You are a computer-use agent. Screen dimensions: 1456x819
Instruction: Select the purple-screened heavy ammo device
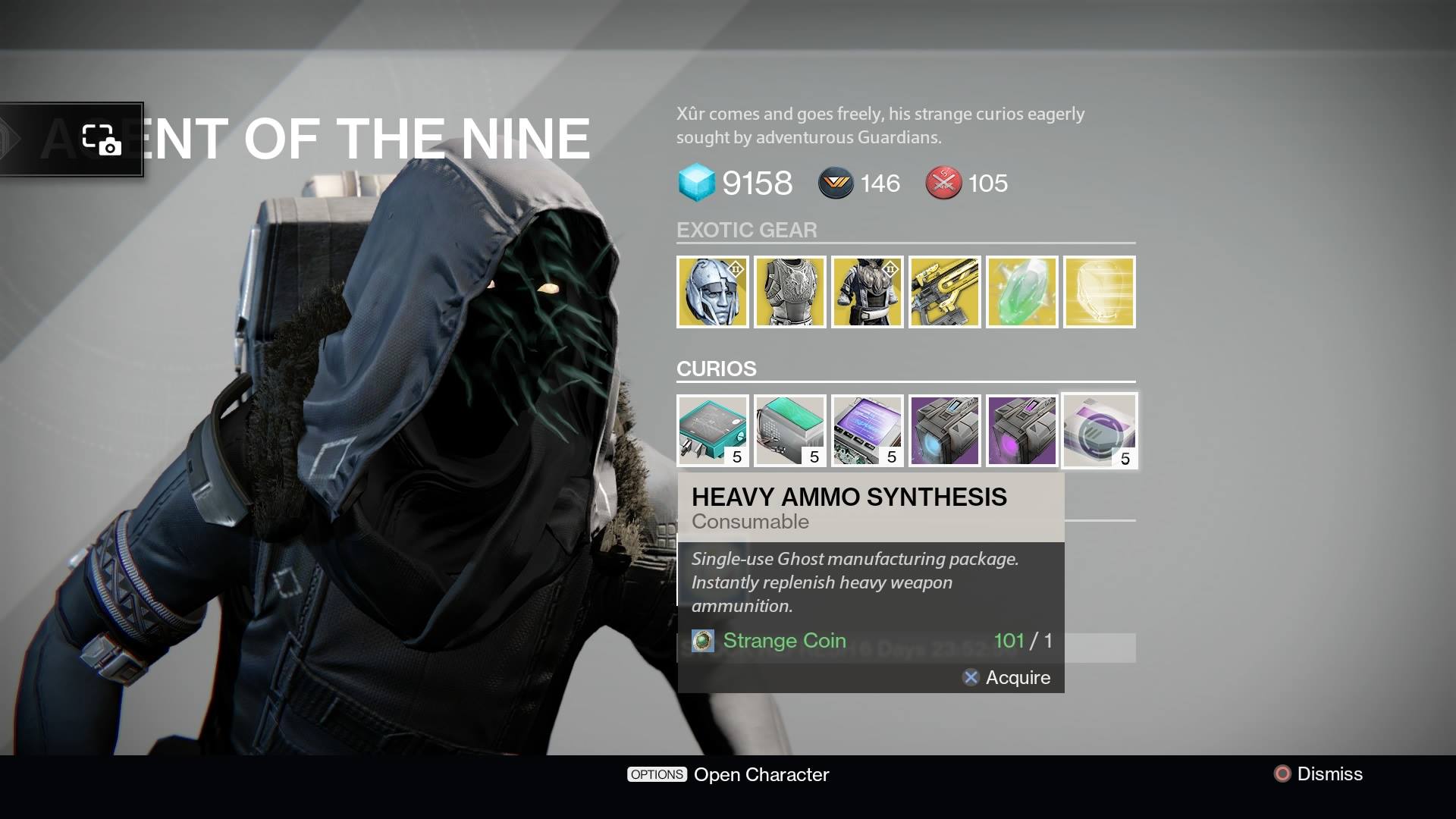pyautogui.click(x=868, y=430)
